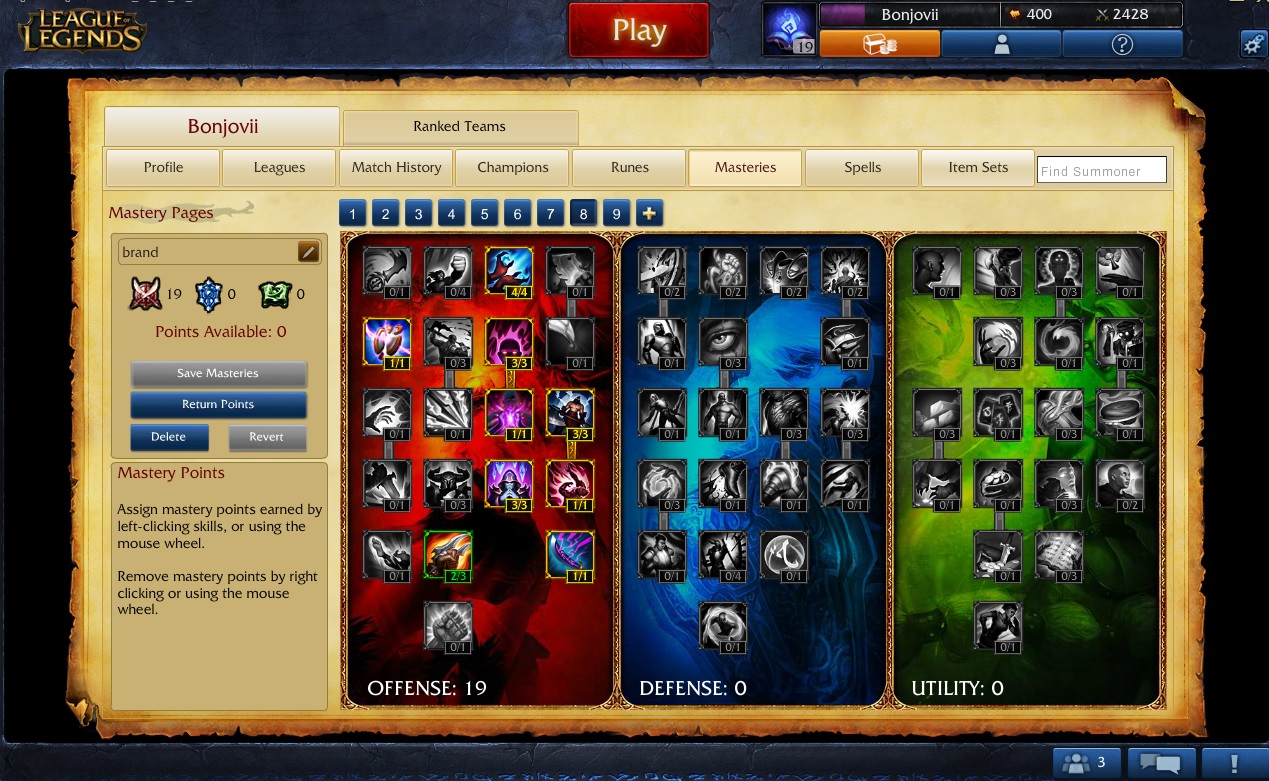Click the red Play button

[x=638, y=31]
